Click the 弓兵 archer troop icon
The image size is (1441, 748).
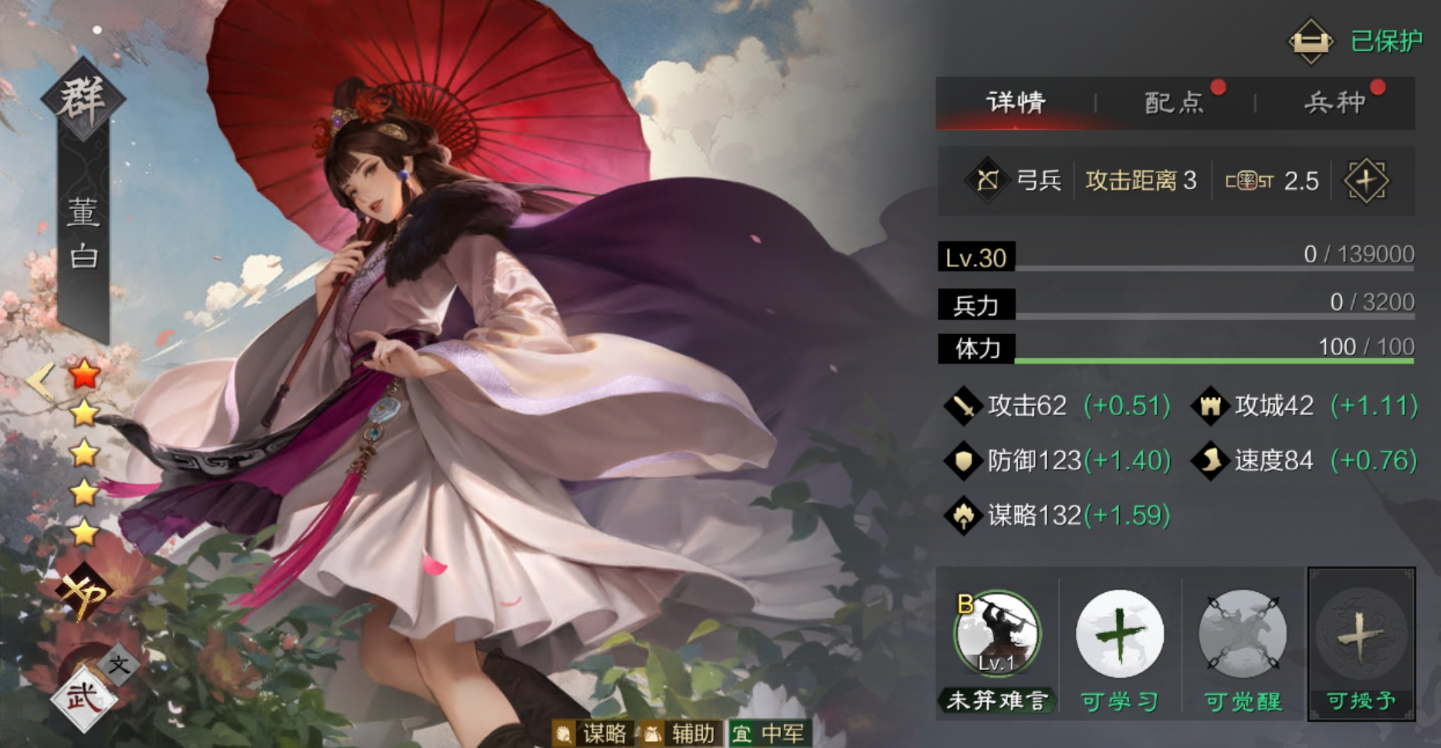pyautogui.click(x=986, y=181)
